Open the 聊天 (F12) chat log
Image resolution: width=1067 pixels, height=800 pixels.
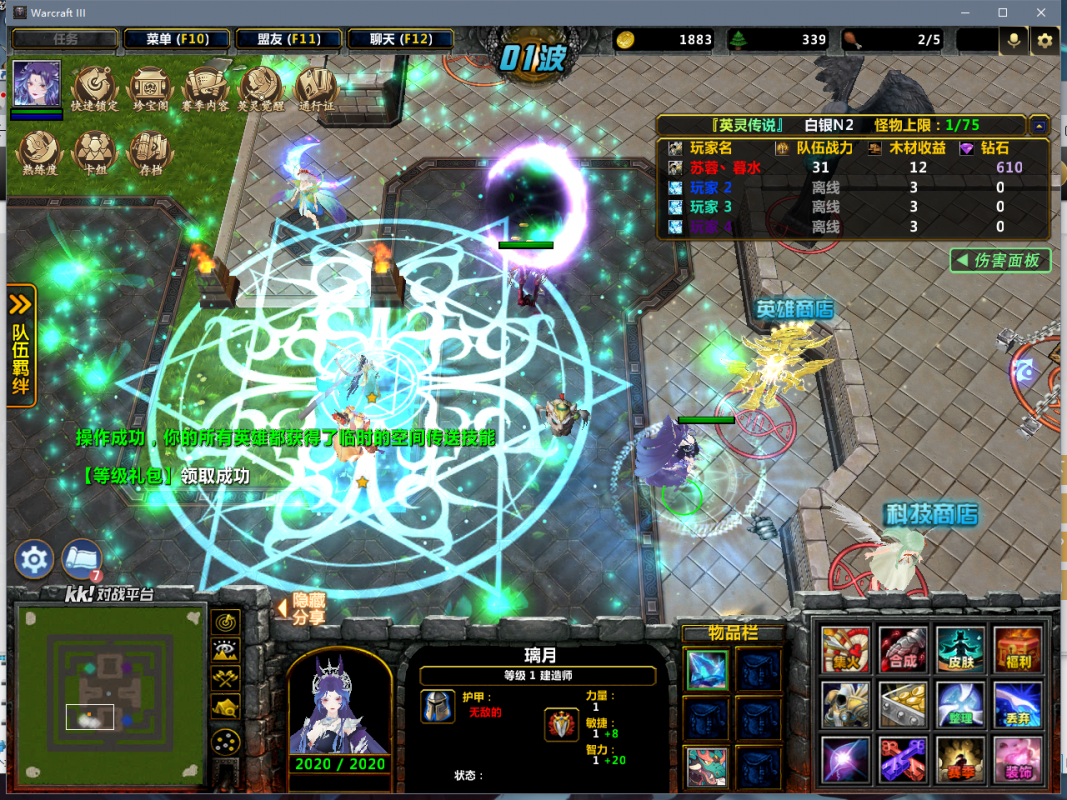point(400,40)
